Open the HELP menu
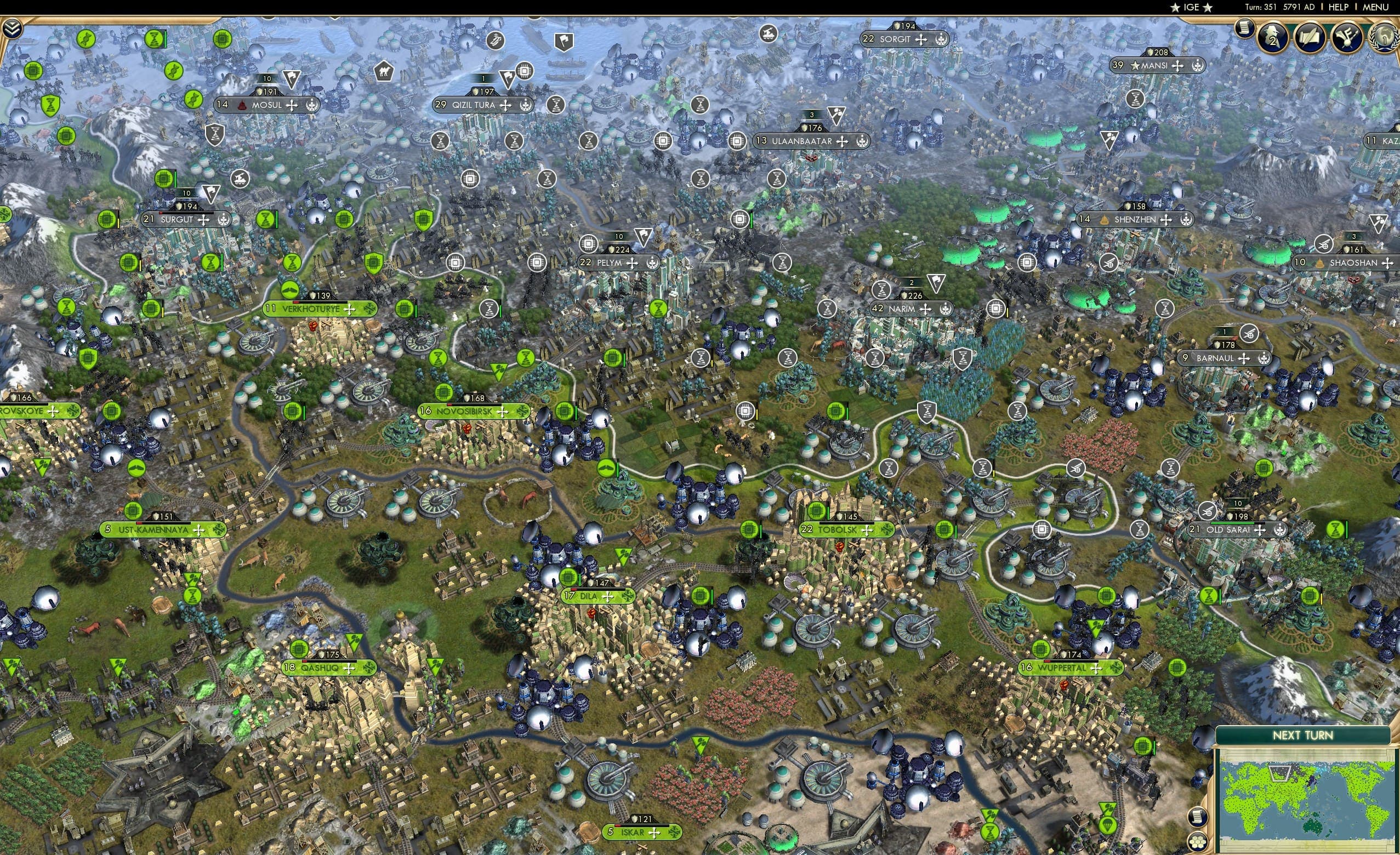Screen dimensions: 1400x855 (1339, 7)
